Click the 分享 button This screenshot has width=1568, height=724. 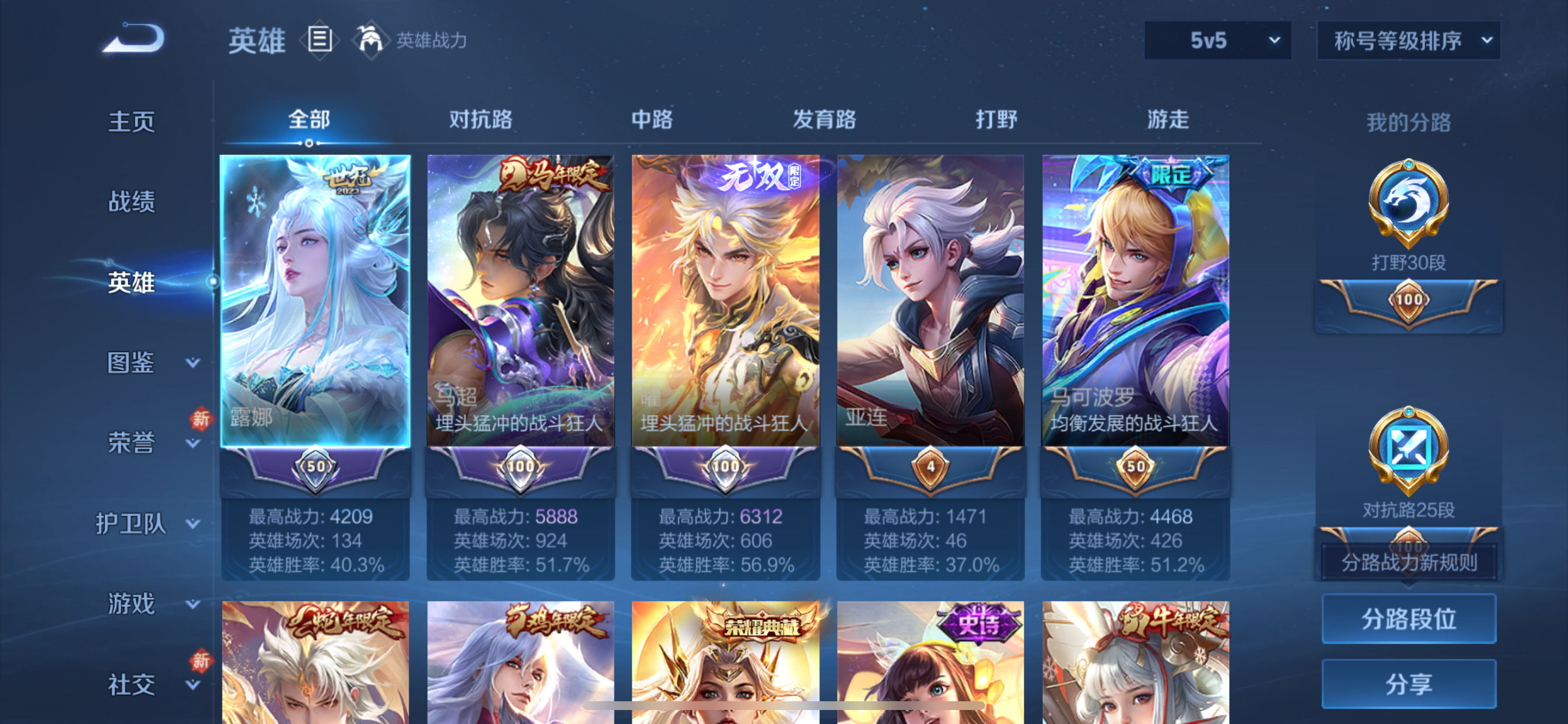coord(1408,684)
